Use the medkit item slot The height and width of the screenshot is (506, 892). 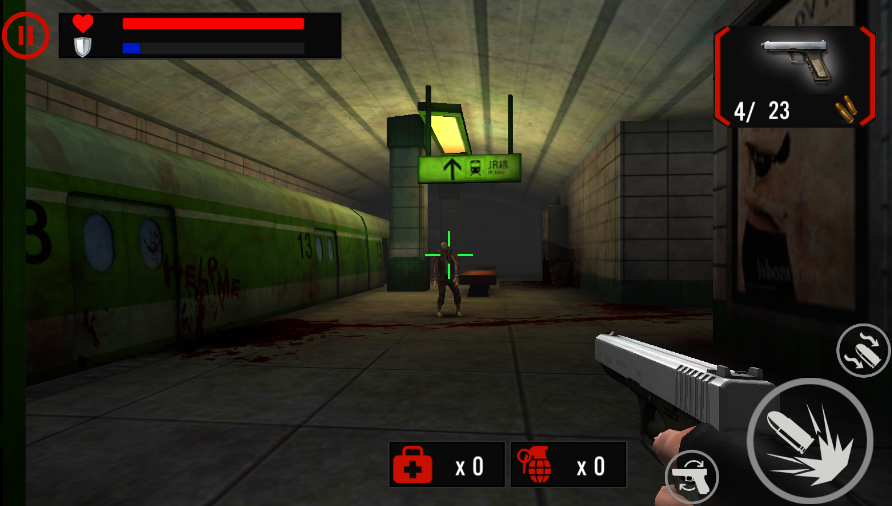[446, 465]
